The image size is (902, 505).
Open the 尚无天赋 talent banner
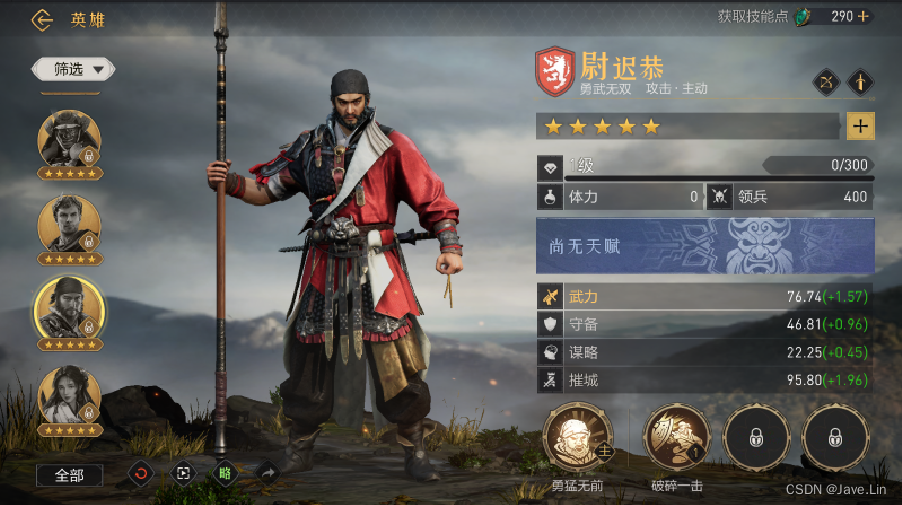[705, 246]
